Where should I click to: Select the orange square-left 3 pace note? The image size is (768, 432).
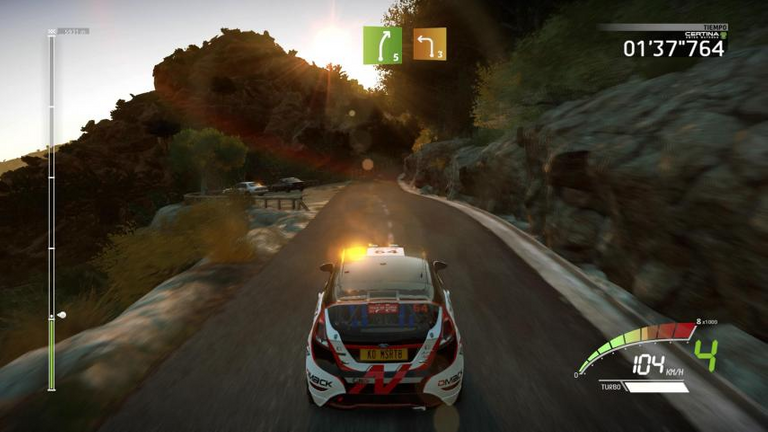pos(429,45)
